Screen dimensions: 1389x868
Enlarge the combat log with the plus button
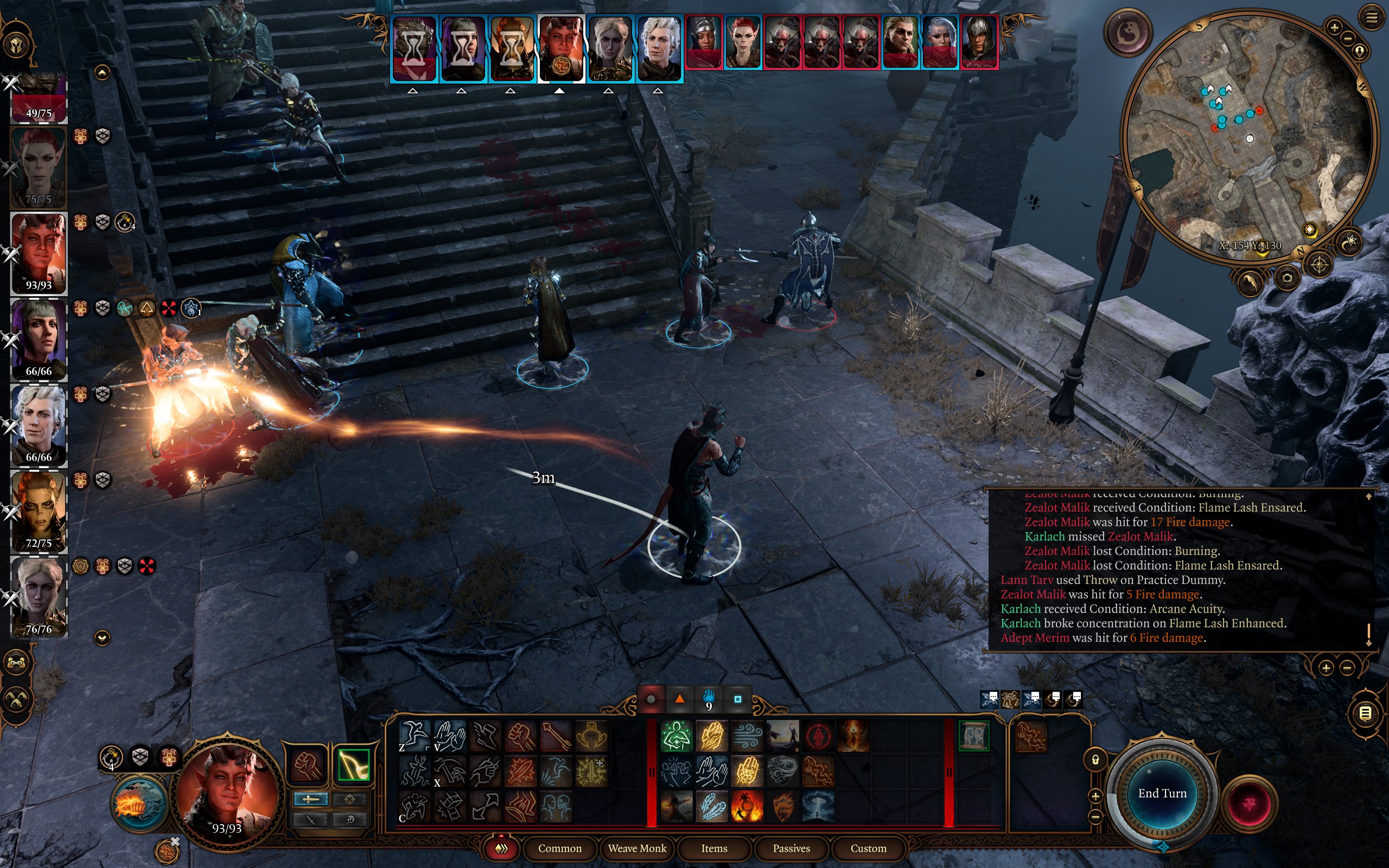coord(1326,668)
